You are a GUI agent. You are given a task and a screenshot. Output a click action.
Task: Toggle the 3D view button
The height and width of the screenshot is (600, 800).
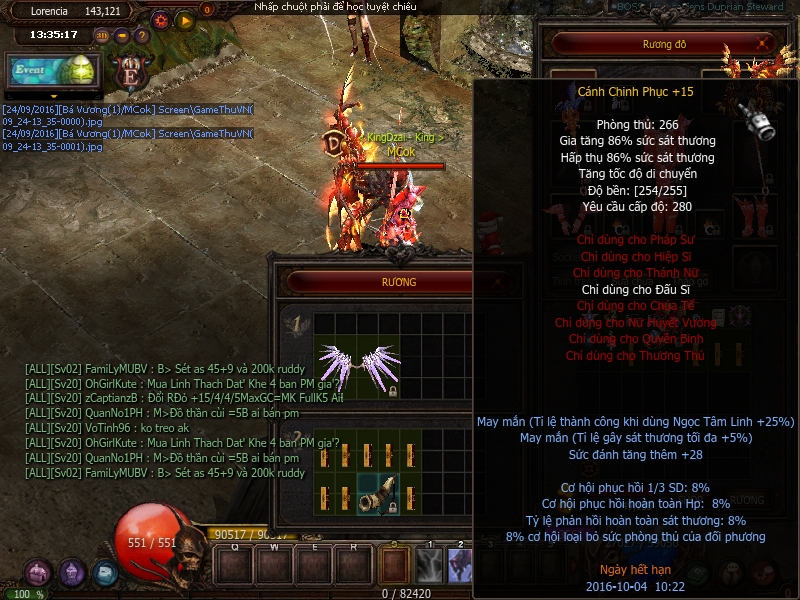tap(102, 36)
